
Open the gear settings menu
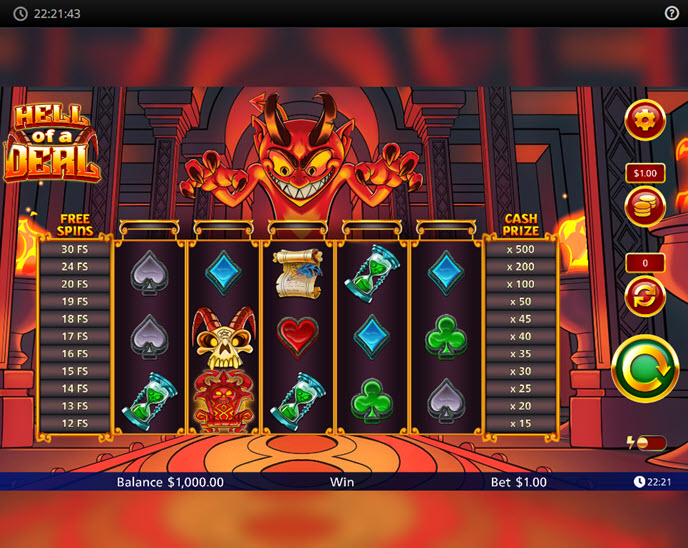[644, 120]
